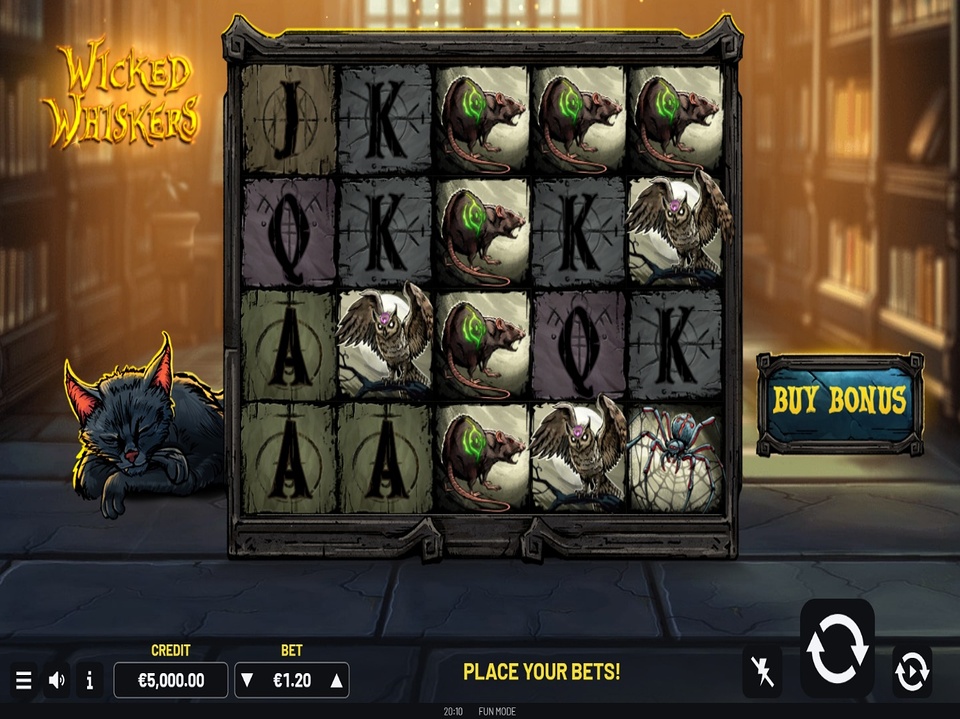Mute the game sound via speaker icon

tap(57, 681)
